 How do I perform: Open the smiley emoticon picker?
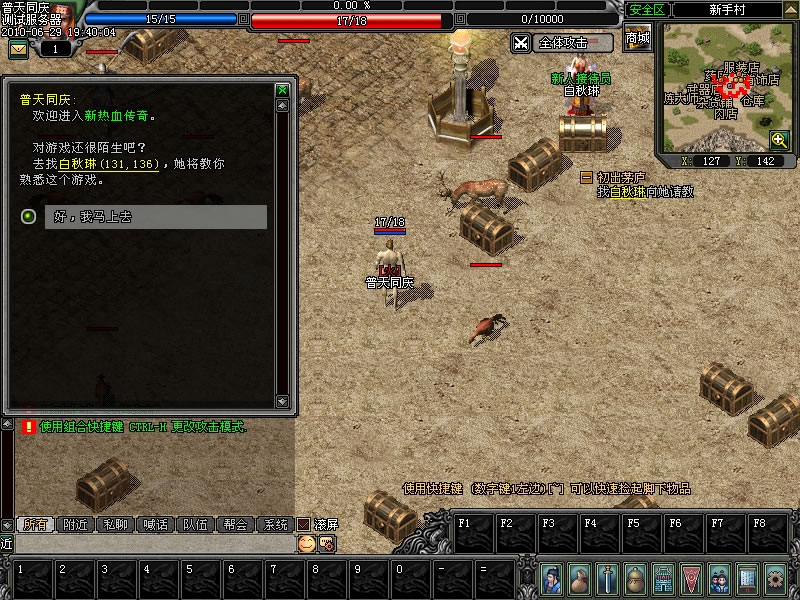tap(306, 543)
